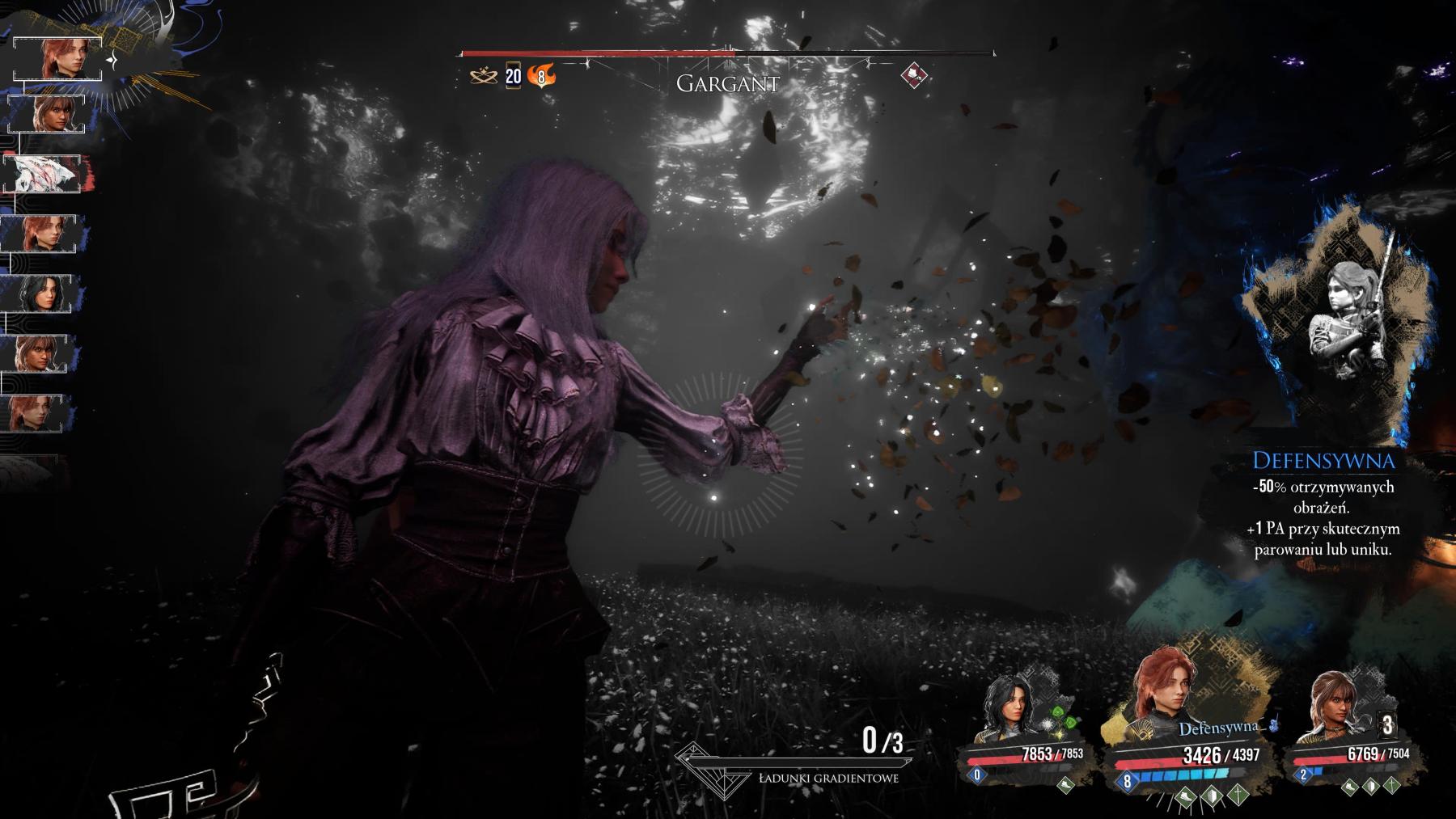Inspect Gargant's status icon showing 20
The image size is (1456, 819).
pos(514,76)
